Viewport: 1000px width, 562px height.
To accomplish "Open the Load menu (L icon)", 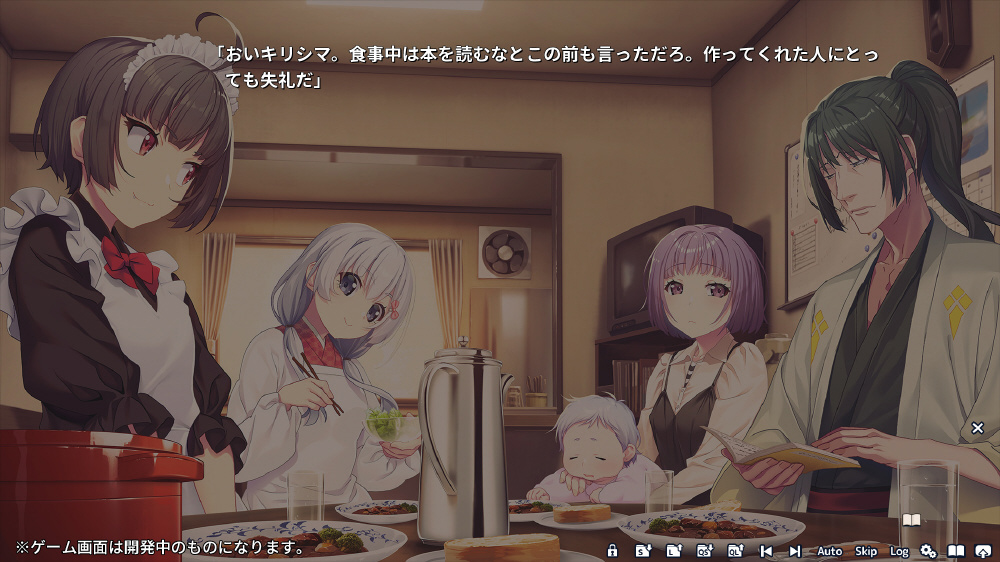I will pyautogui.click(x=674, y=551).
